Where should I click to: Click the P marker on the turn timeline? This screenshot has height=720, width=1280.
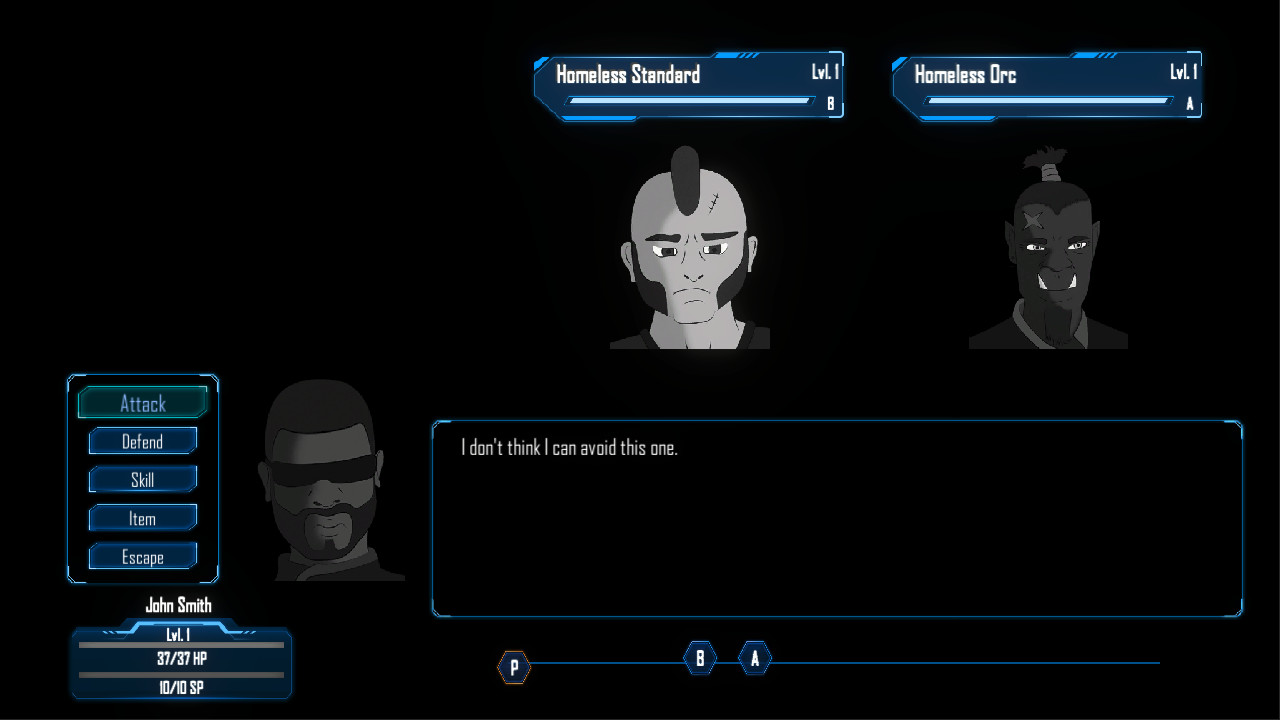click(x=514, y=667)
